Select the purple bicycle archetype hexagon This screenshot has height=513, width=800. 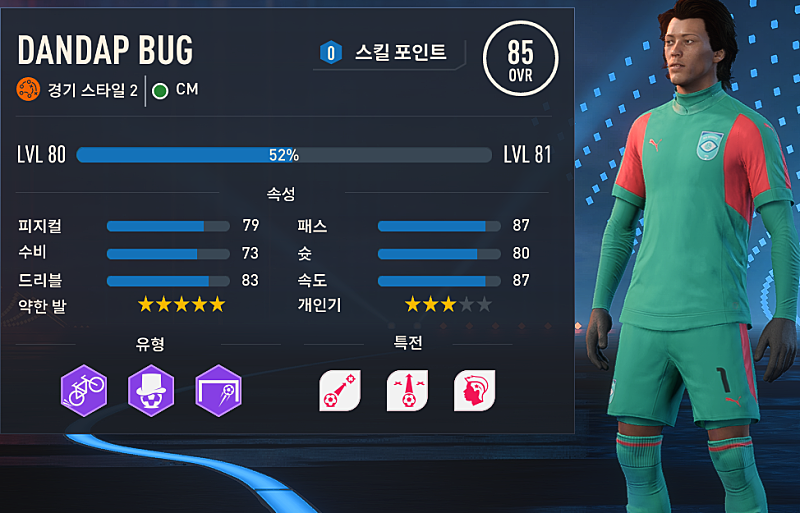(x=83, y=389)
